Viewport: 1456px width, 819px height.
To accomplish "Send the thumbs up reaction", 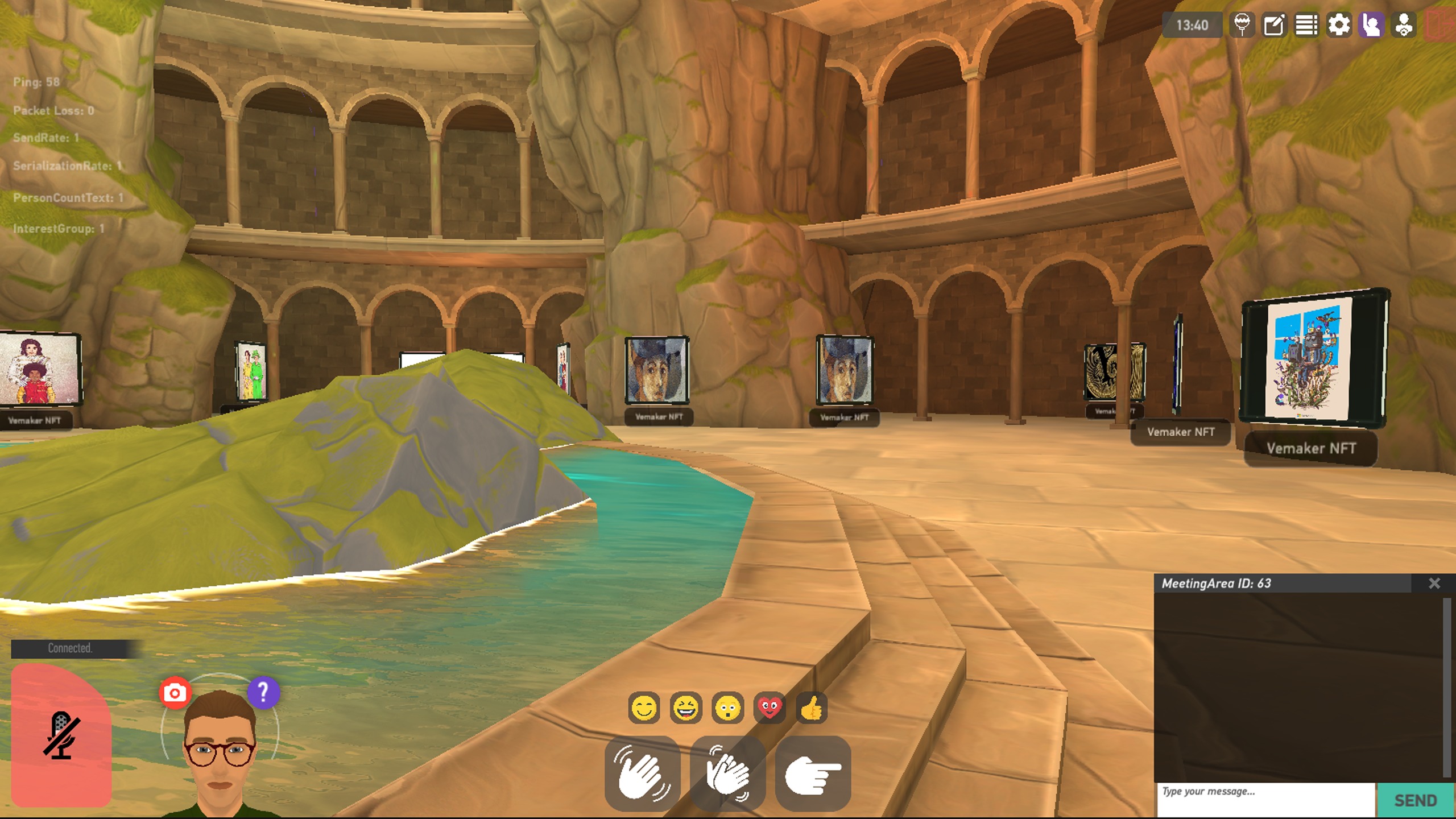I will click(x=812, y=709).
